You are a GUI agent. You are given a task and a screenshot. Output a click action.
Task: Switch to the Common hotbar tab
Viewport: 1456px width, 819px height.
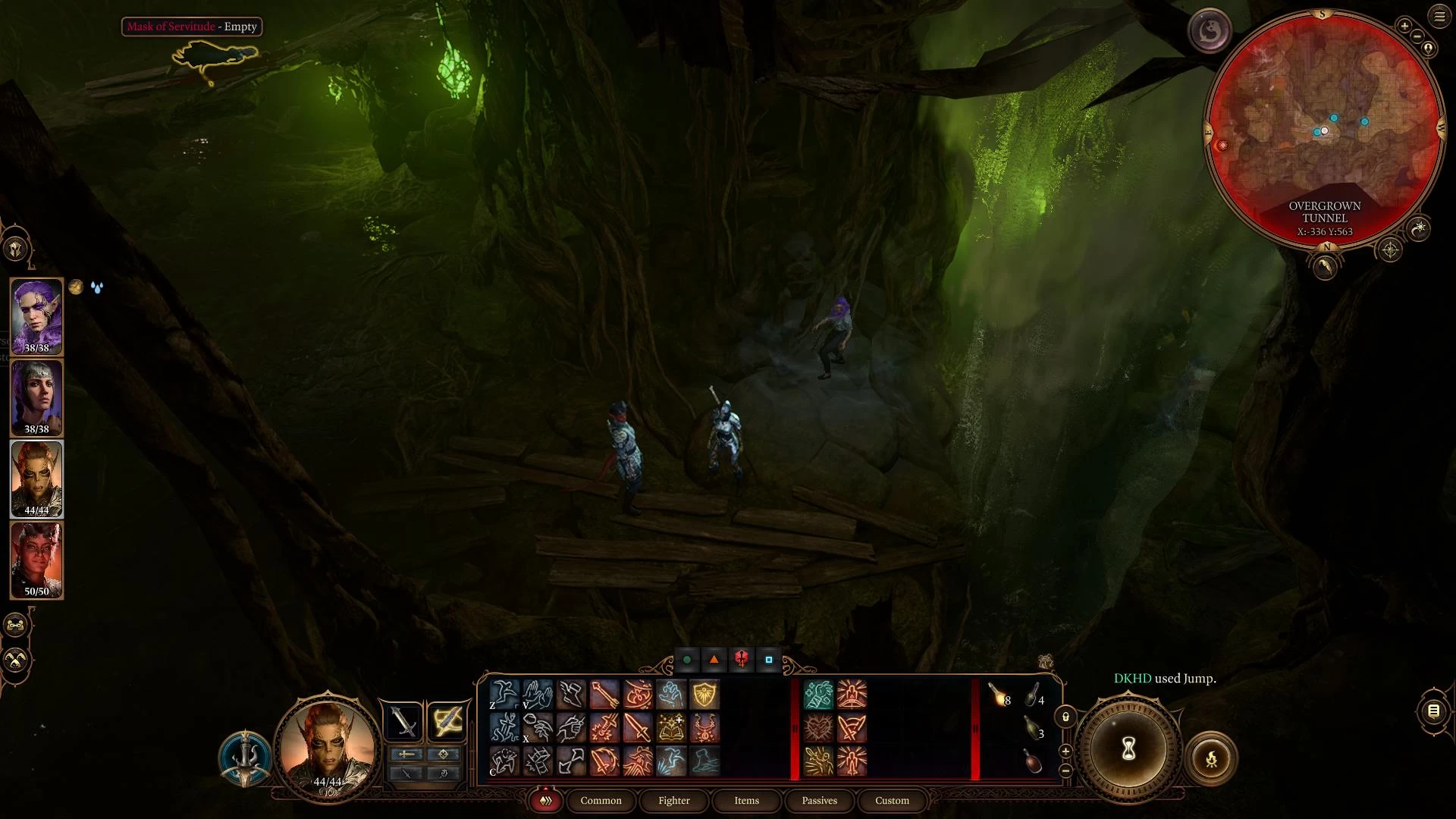(x=601, y=800)
